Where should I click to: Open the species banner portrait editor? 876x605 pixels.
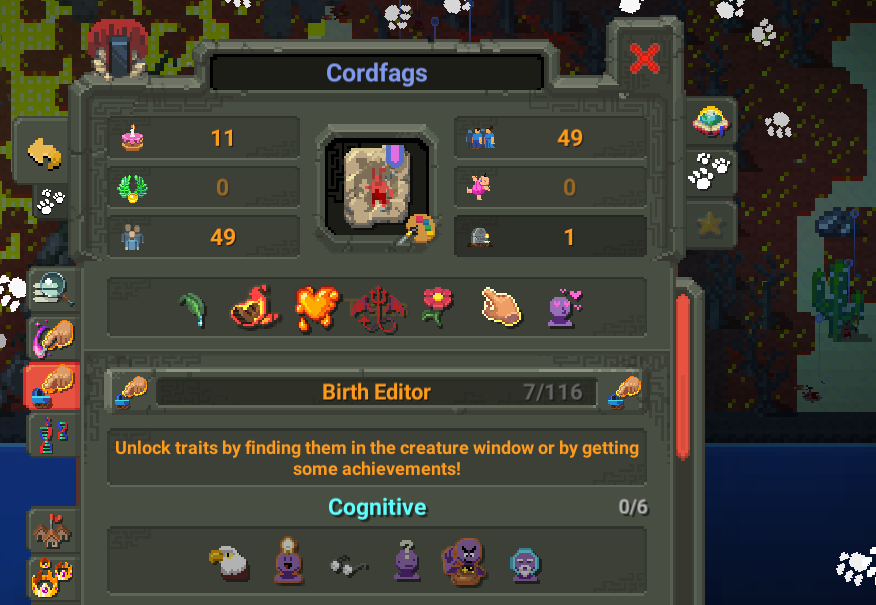(377, 186)
